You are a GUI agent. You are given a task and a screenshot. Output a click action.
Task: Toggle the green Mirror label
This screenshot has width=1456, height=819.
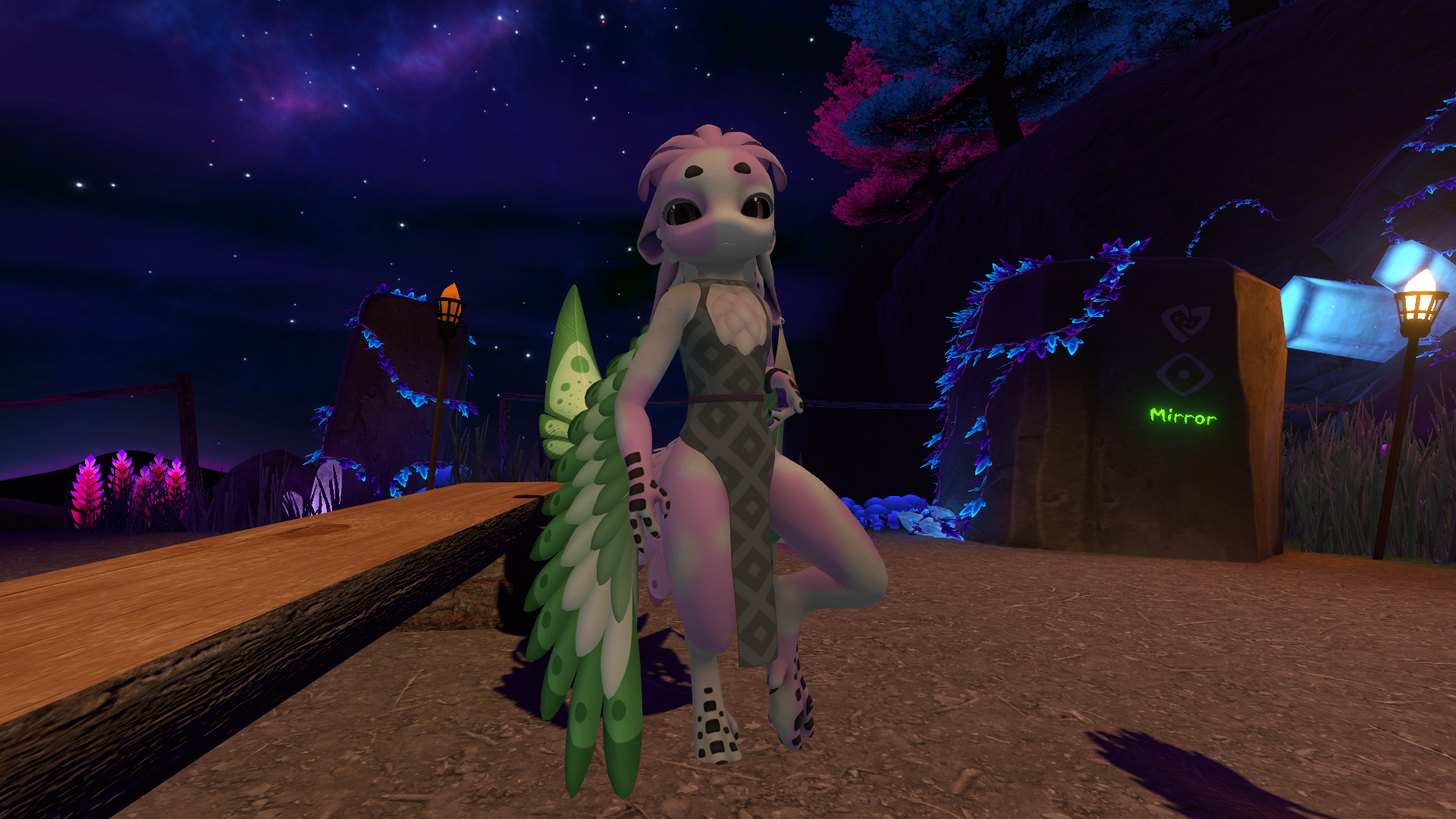(x=1183, y=416)
